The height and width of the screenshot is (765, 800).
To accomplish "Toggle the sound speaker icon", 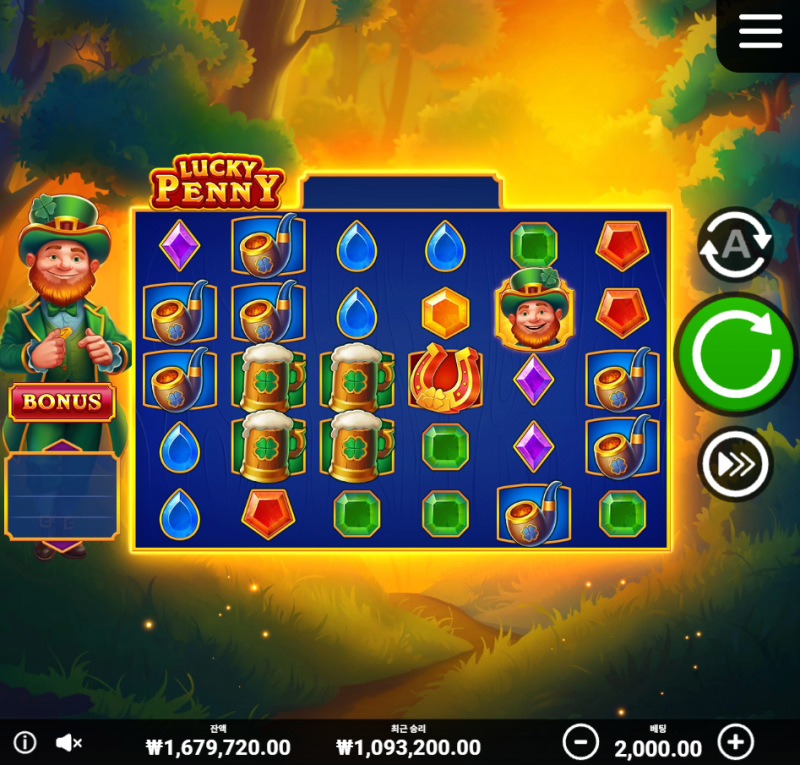I will (x=69, y=743).
